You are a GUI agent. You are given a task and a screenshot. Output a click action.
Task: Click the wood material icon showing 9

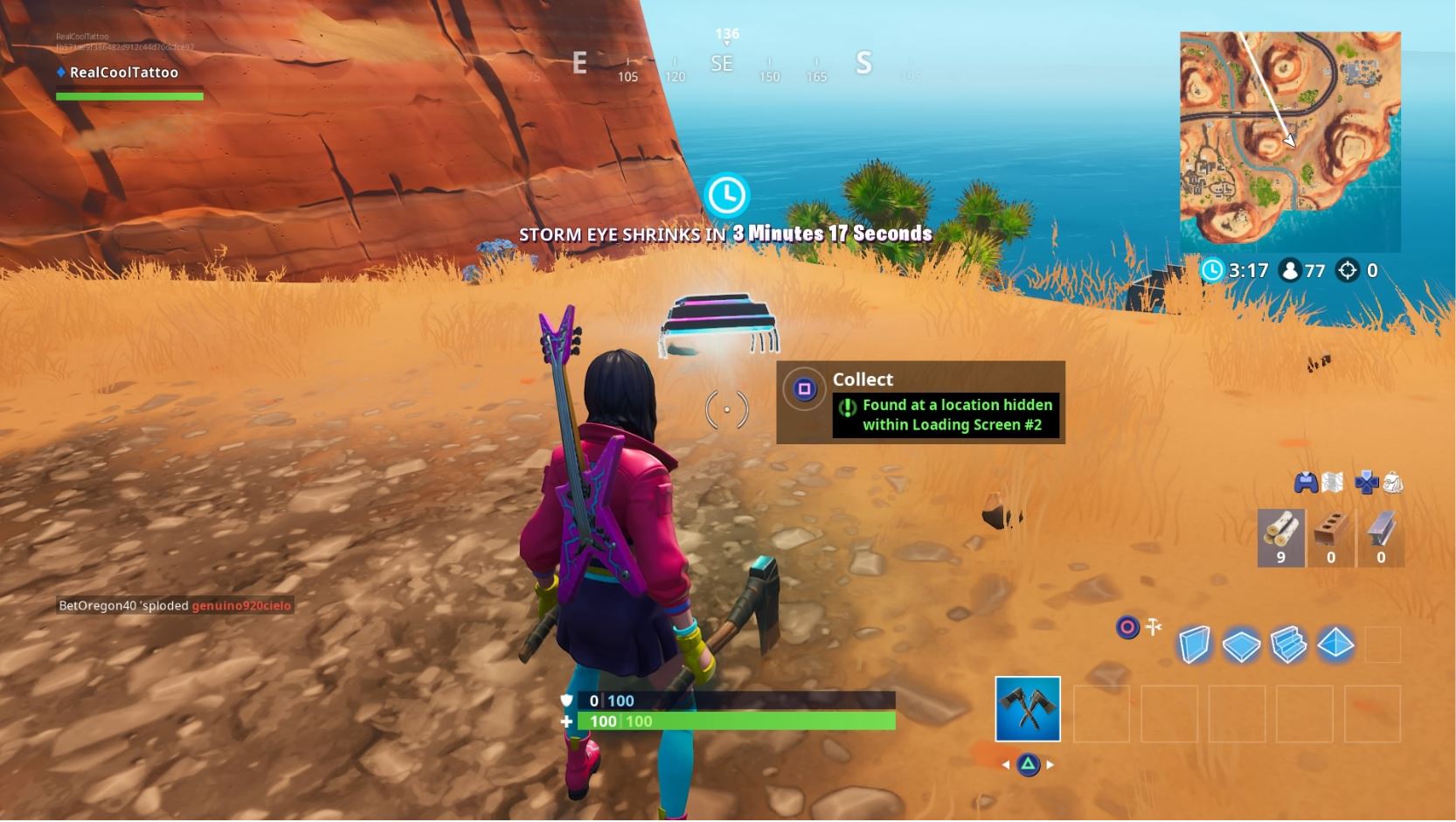pyautogui.click(x=1280, y=536)
